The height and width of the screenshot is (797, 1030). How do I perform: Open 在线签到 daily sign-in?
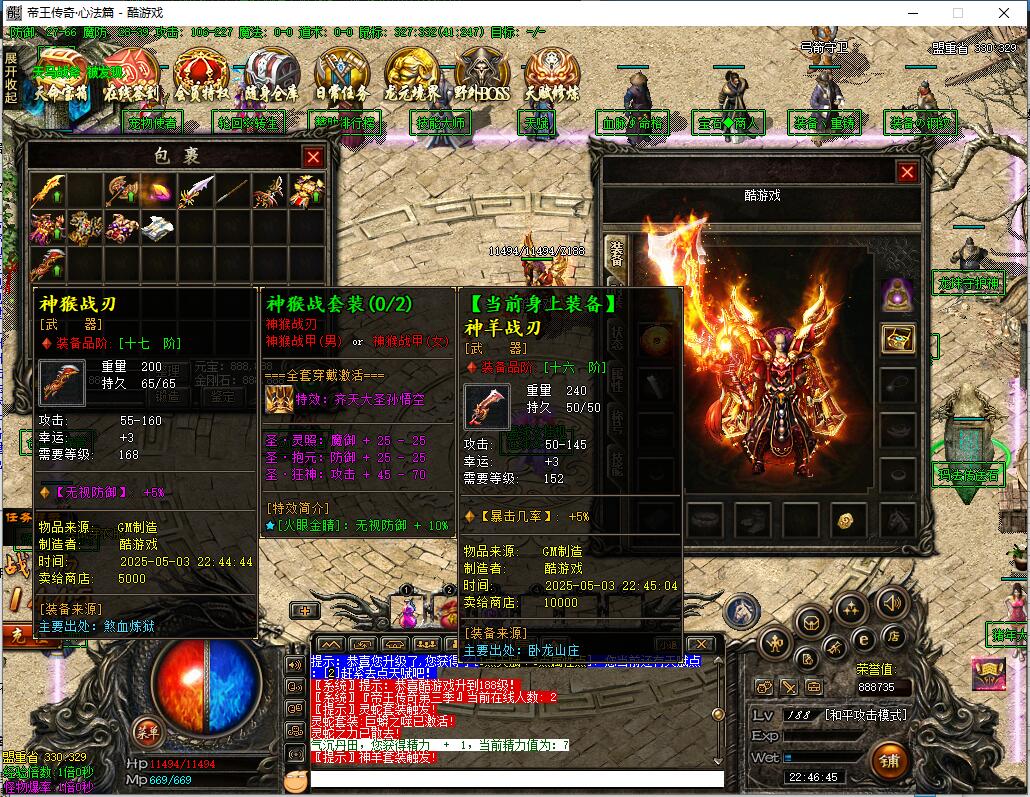pyautogui.click(x=132, y=78)
